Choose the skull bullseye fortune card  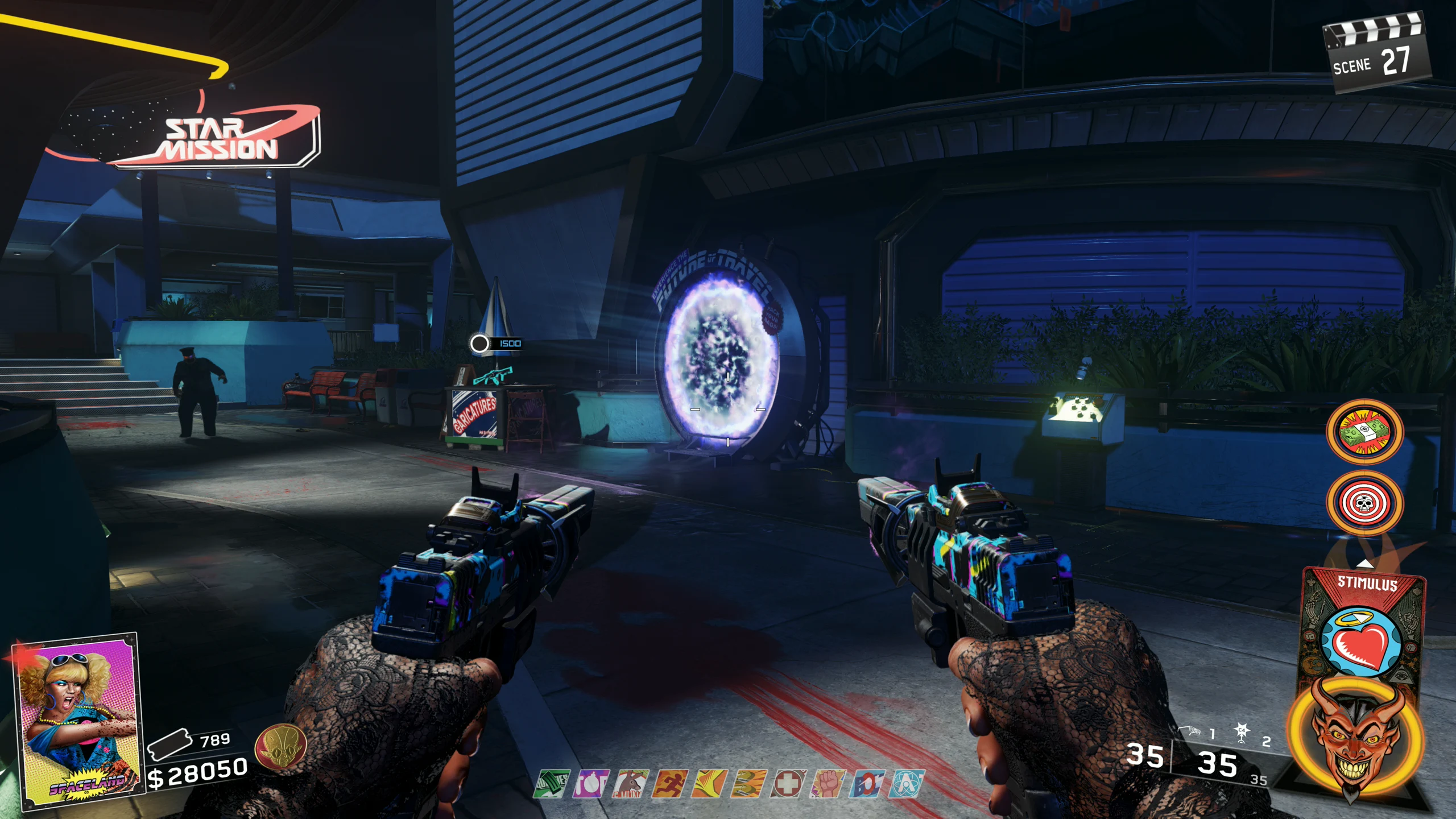pyautogui.click(x=1364, y=503)
